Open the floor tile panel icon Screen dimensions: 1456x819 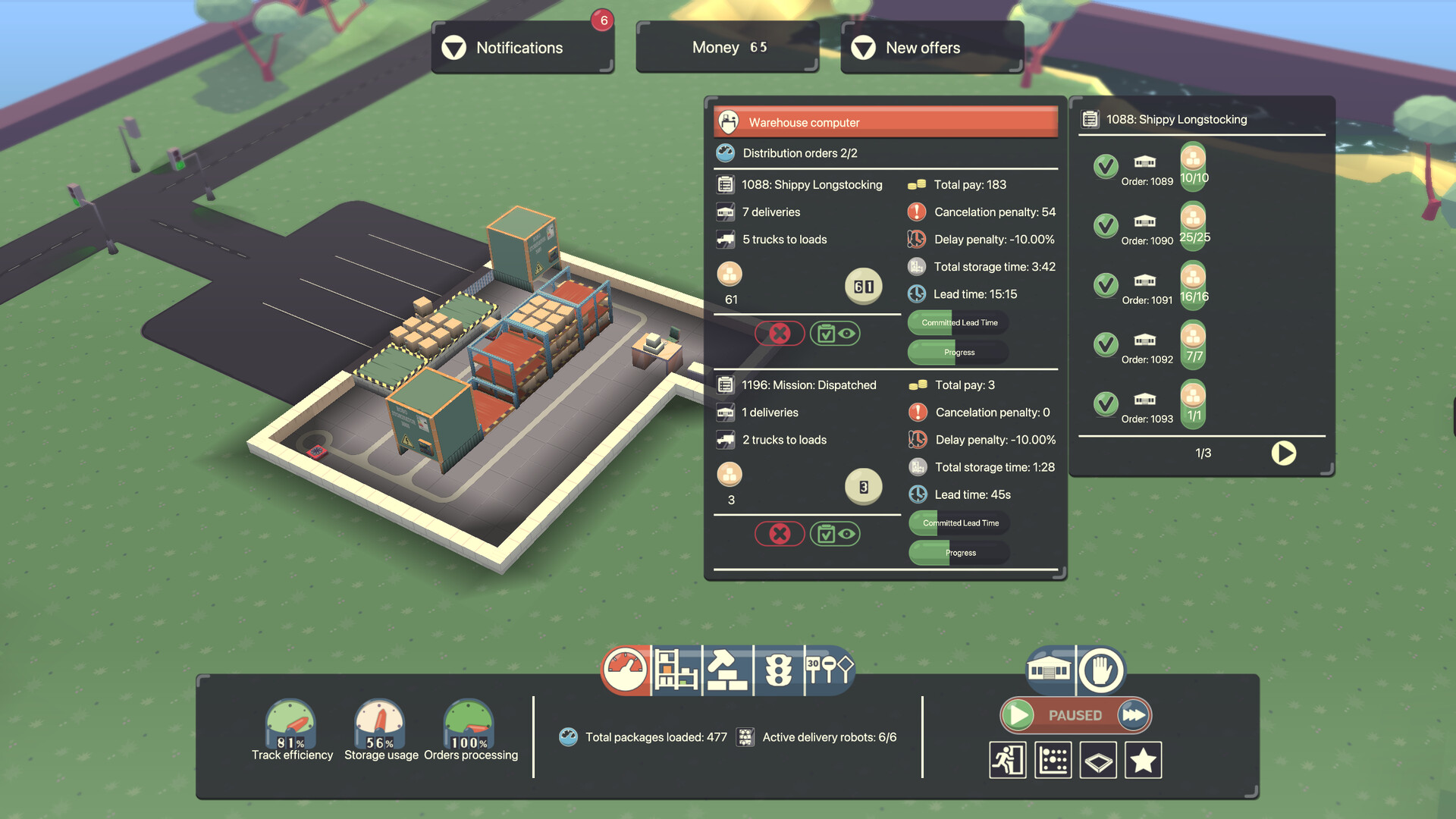(x=1098, y=759)
